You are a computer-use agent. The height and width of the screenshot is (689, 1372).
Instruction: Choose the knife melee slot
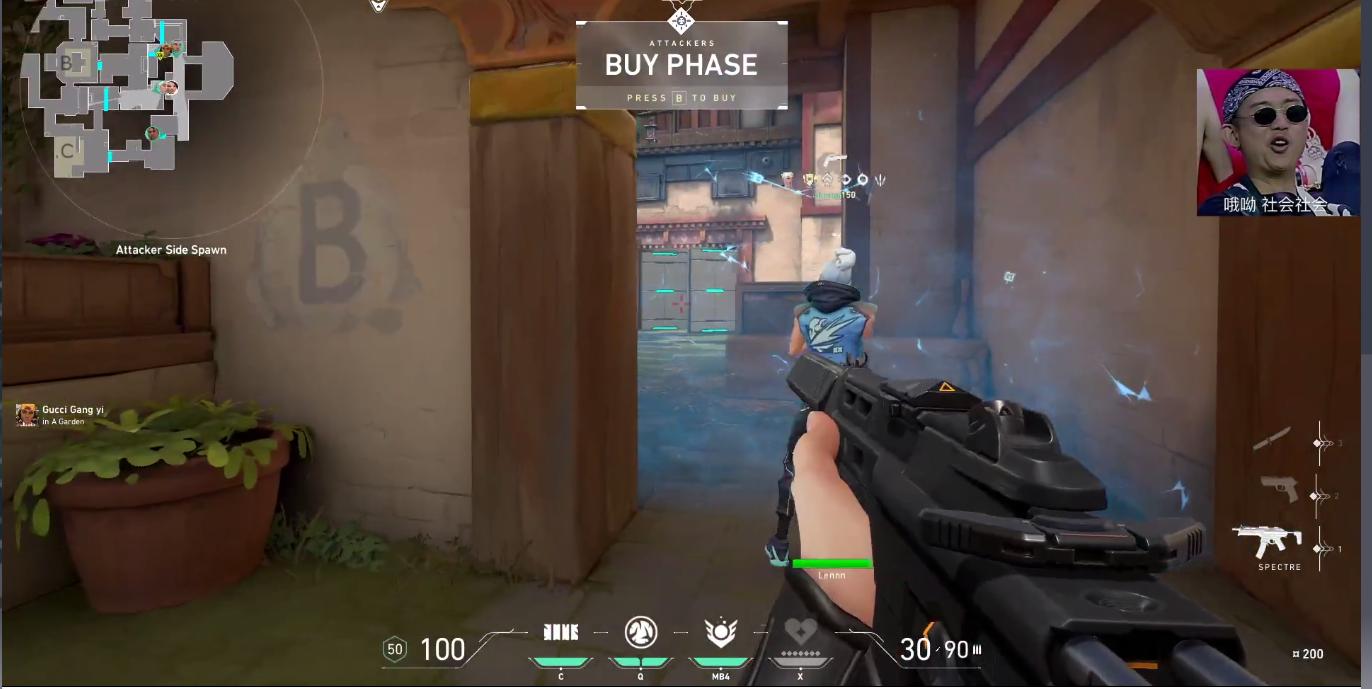tap(1271, 439)
